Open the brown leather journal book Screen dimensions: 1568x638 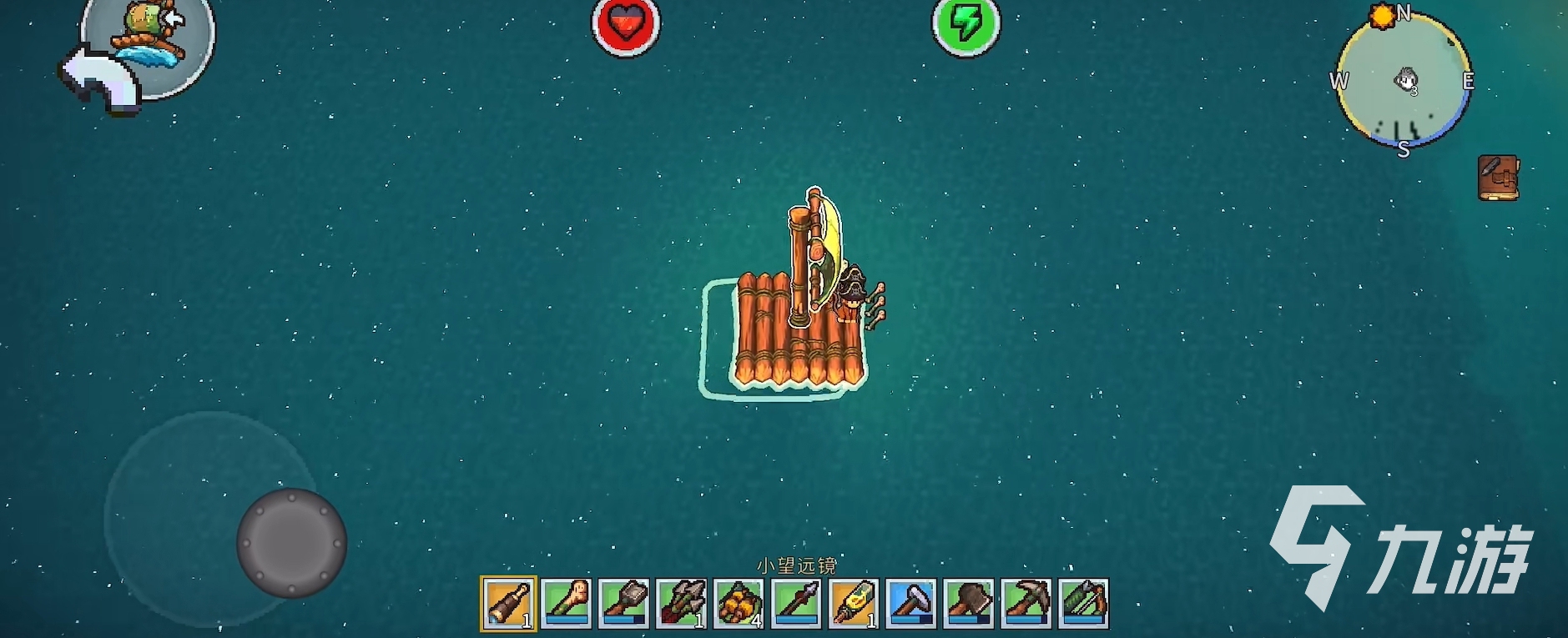(x=1498, y=178)
